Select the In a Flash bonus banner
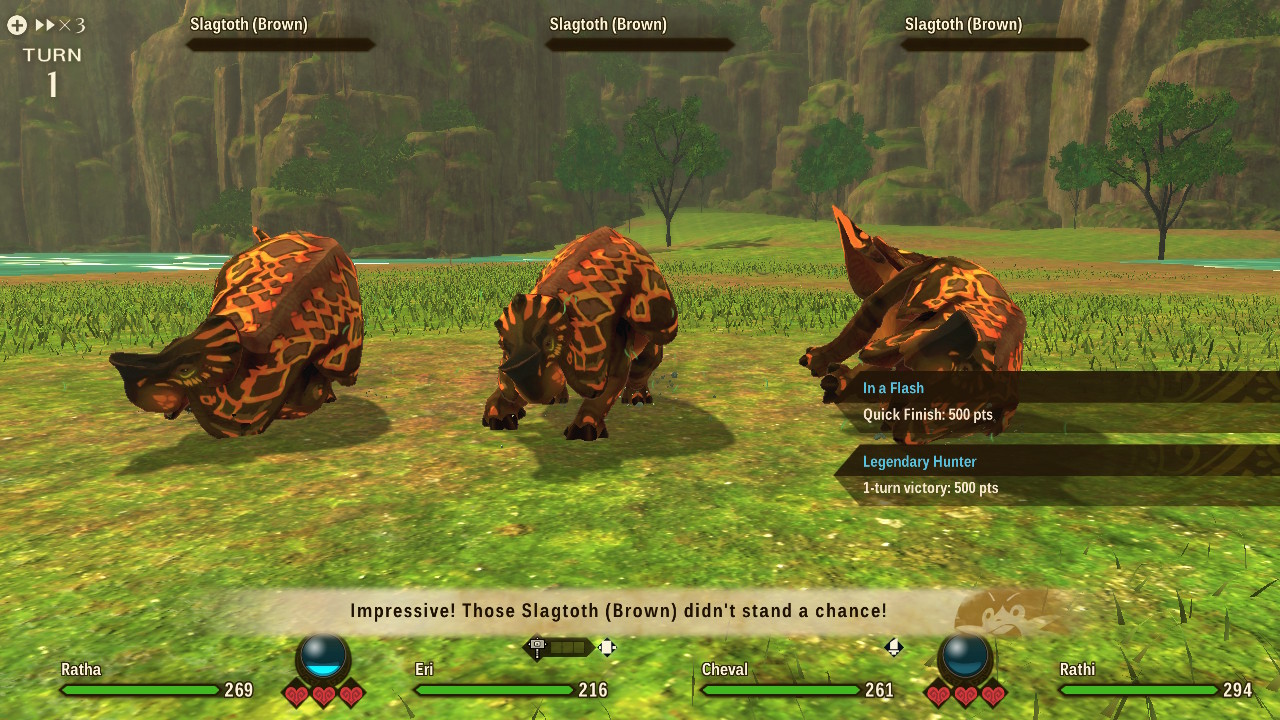 1055,401
